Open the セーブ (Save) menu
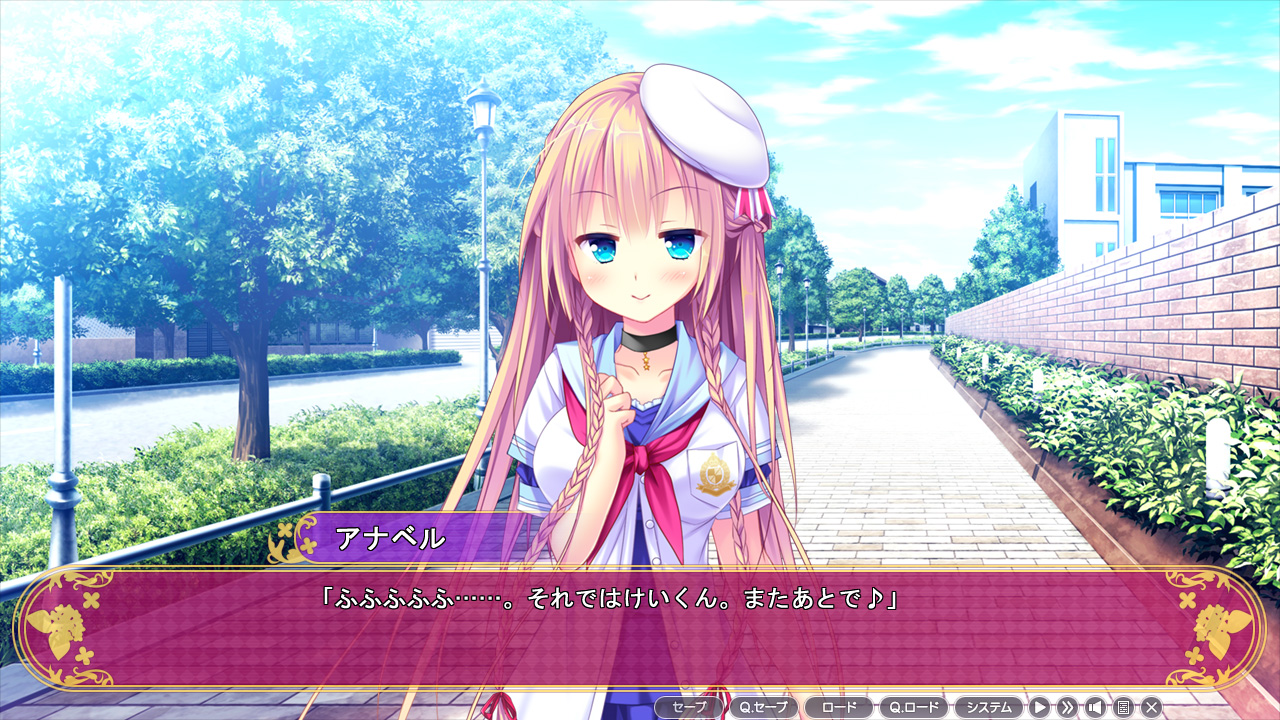 [689, 707]
